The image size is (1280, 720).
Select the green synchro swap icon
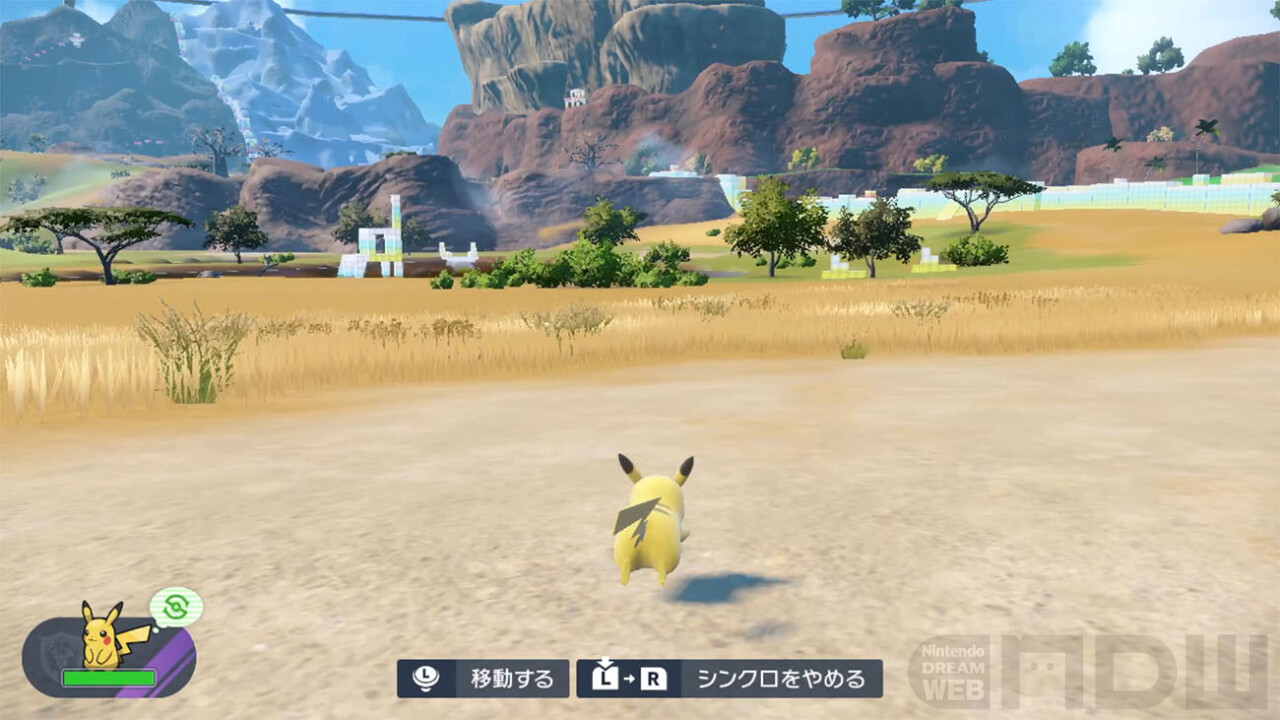pos(176,607)
